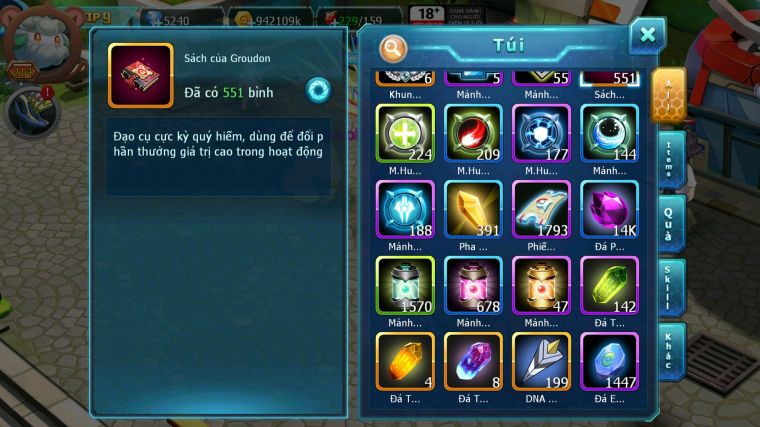Pick the green canister with 1570
Screen dimensions: 760x427
point(405,286)
